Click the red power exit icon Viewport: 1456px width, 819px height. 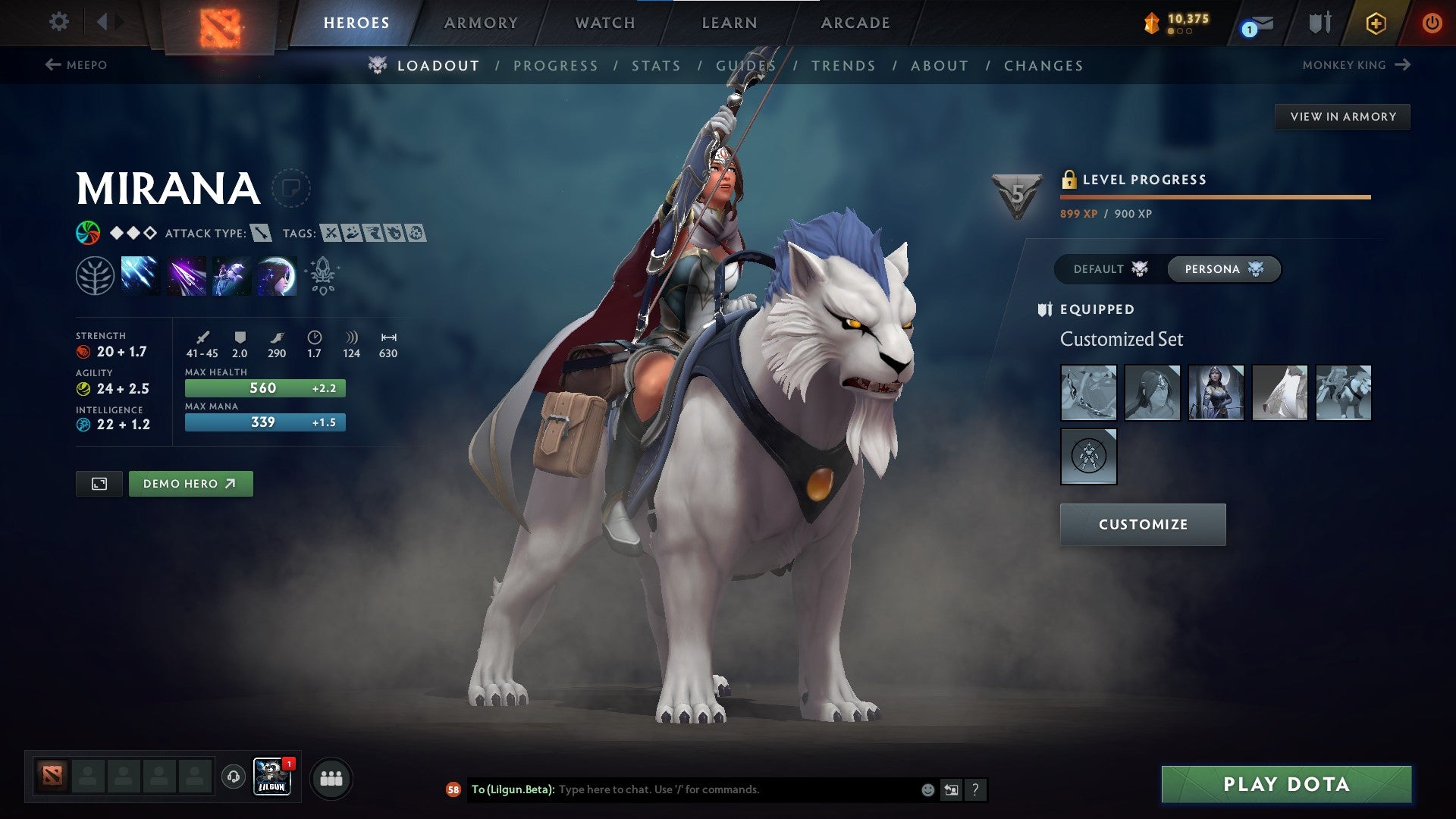[1432, 22]
